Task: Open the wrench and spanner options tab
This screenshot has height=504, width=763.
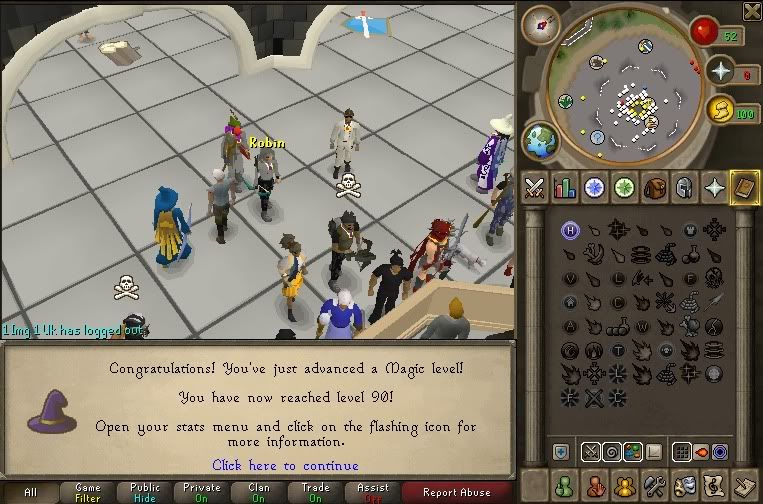Action: point(655,485)
